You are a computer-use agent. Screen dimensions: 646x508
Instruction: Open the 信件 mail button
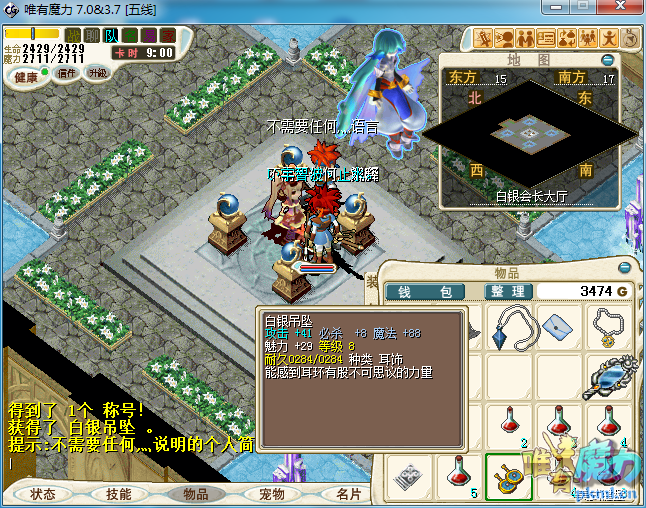click(x=68, y=74)
